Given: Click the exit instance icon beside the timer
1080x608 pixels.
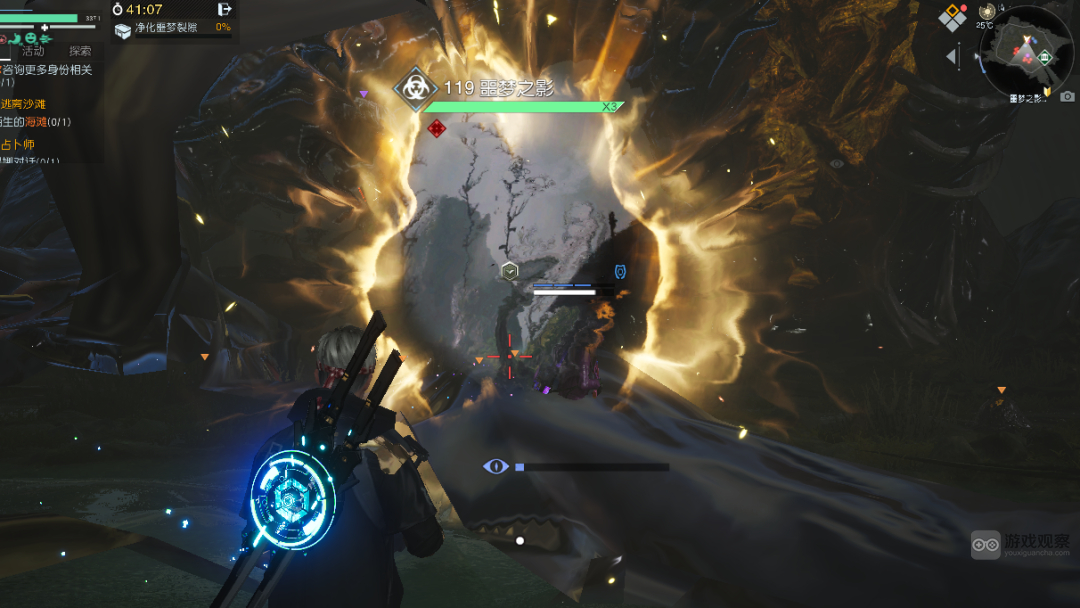Looking at the screenshot, I should [x=224, y=9].
